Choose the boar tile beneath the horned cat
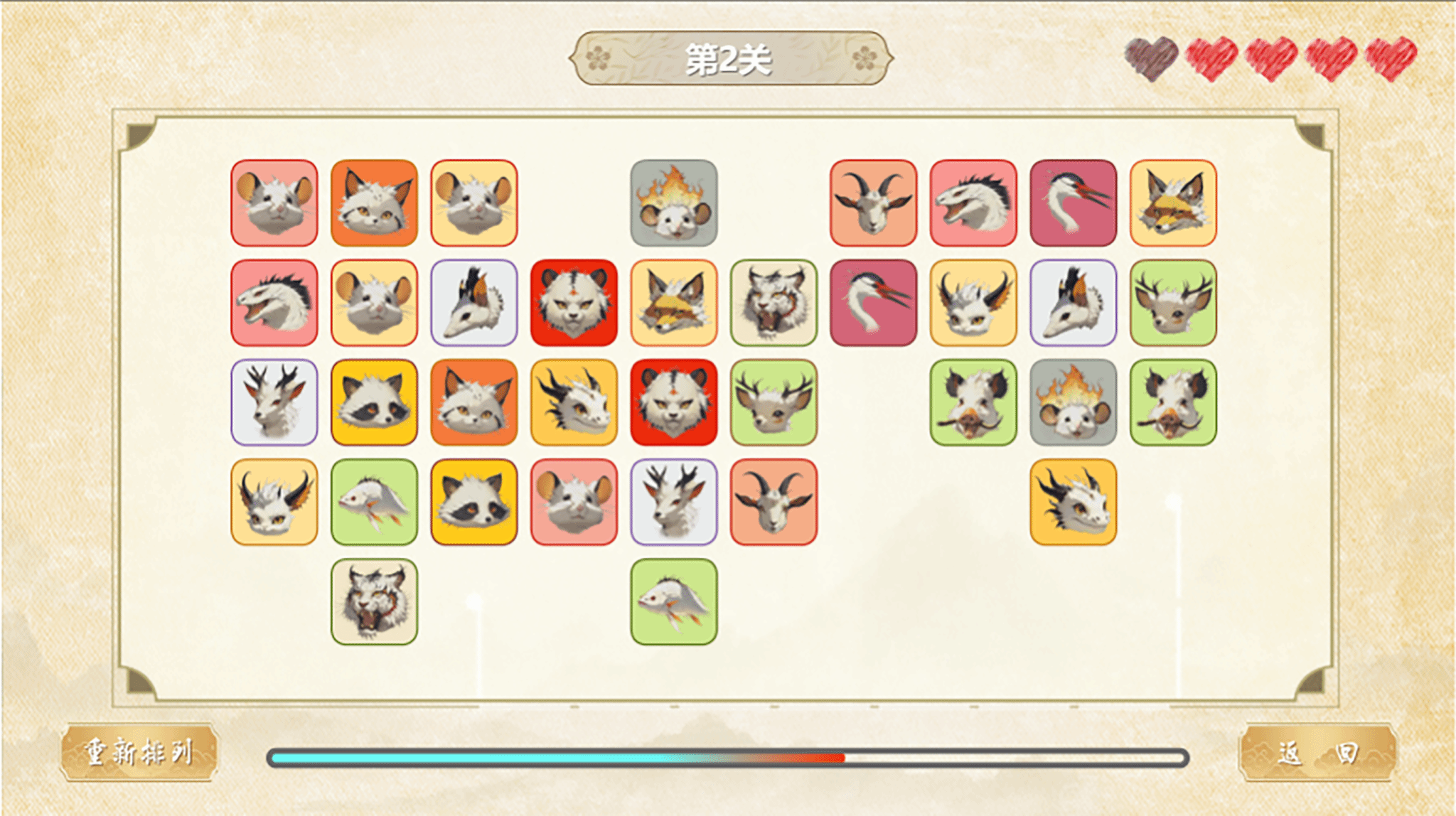This screenshot has width=1456, height=816. coord(973,402)
